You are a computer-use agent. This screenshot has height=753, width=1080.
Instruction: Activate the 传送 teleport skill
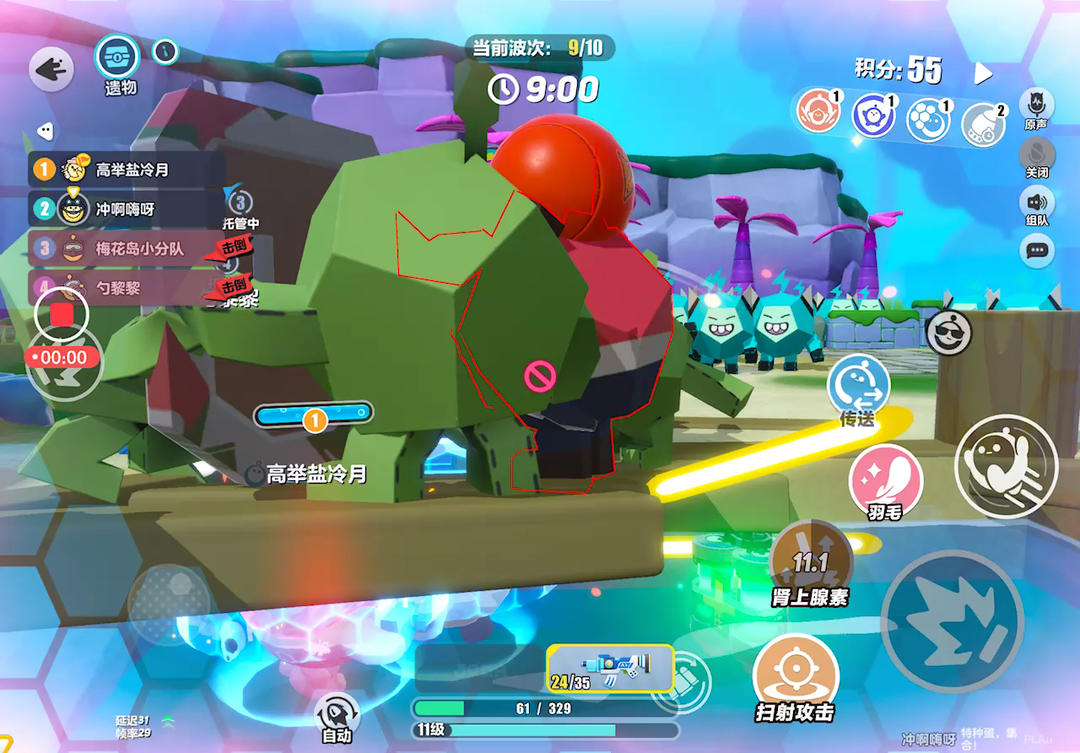click(858, 384)
